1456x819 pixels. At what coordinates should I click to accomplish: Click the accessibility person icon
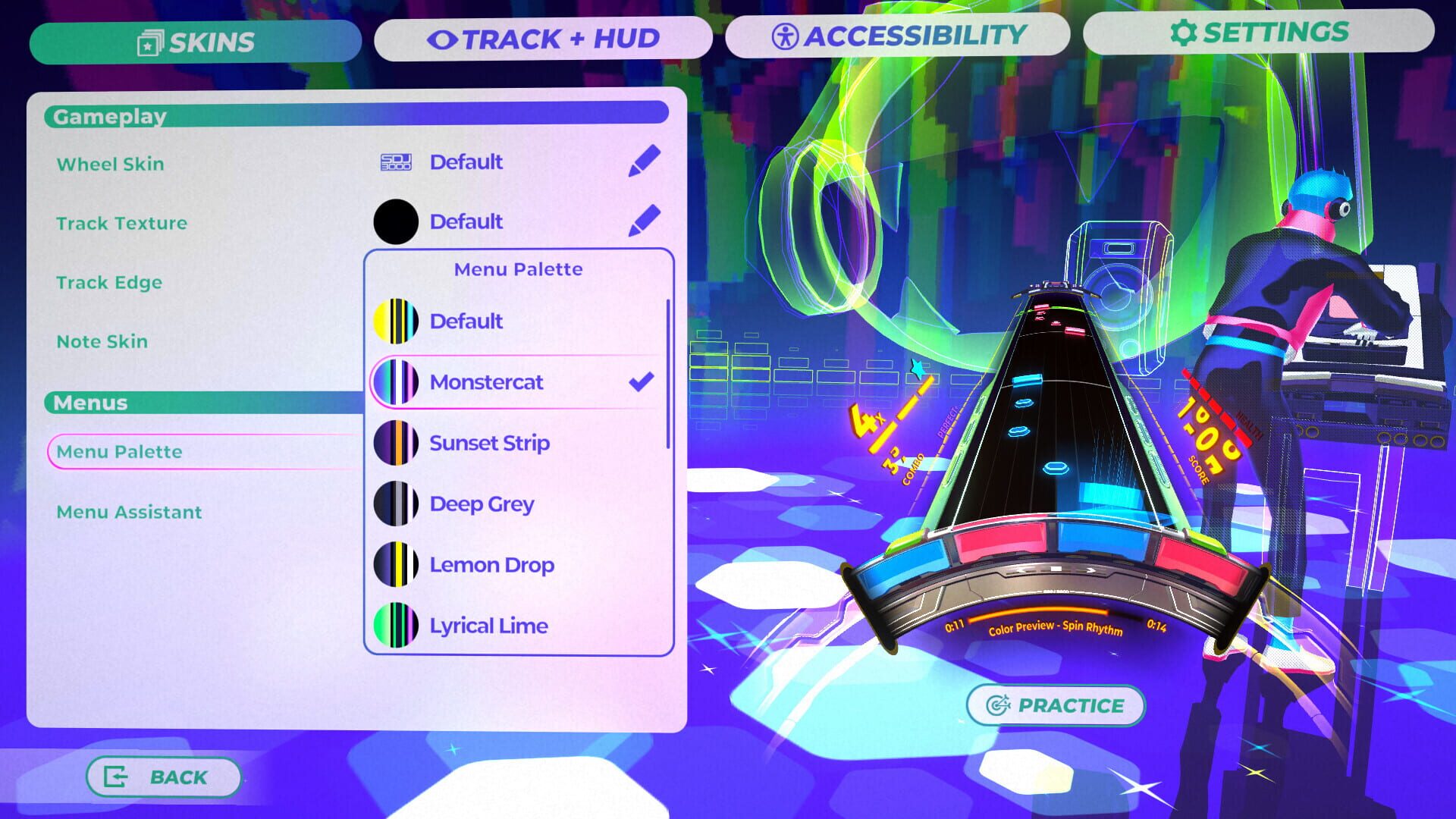(x=786, y=33)
